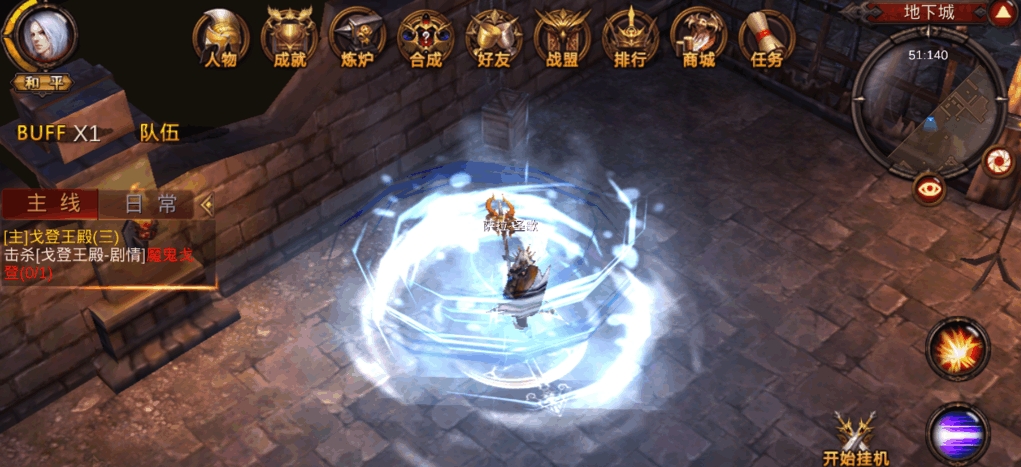Open the 队伍 team panel
This screenshot has width=1021, height=467.
point(159,133)
